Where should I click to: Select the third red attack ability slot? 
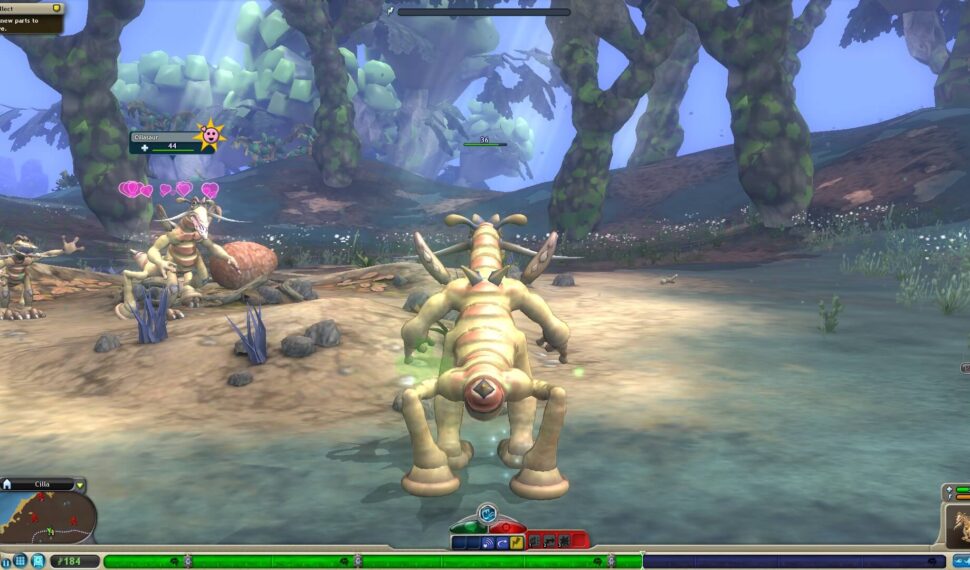coord(566,541)
